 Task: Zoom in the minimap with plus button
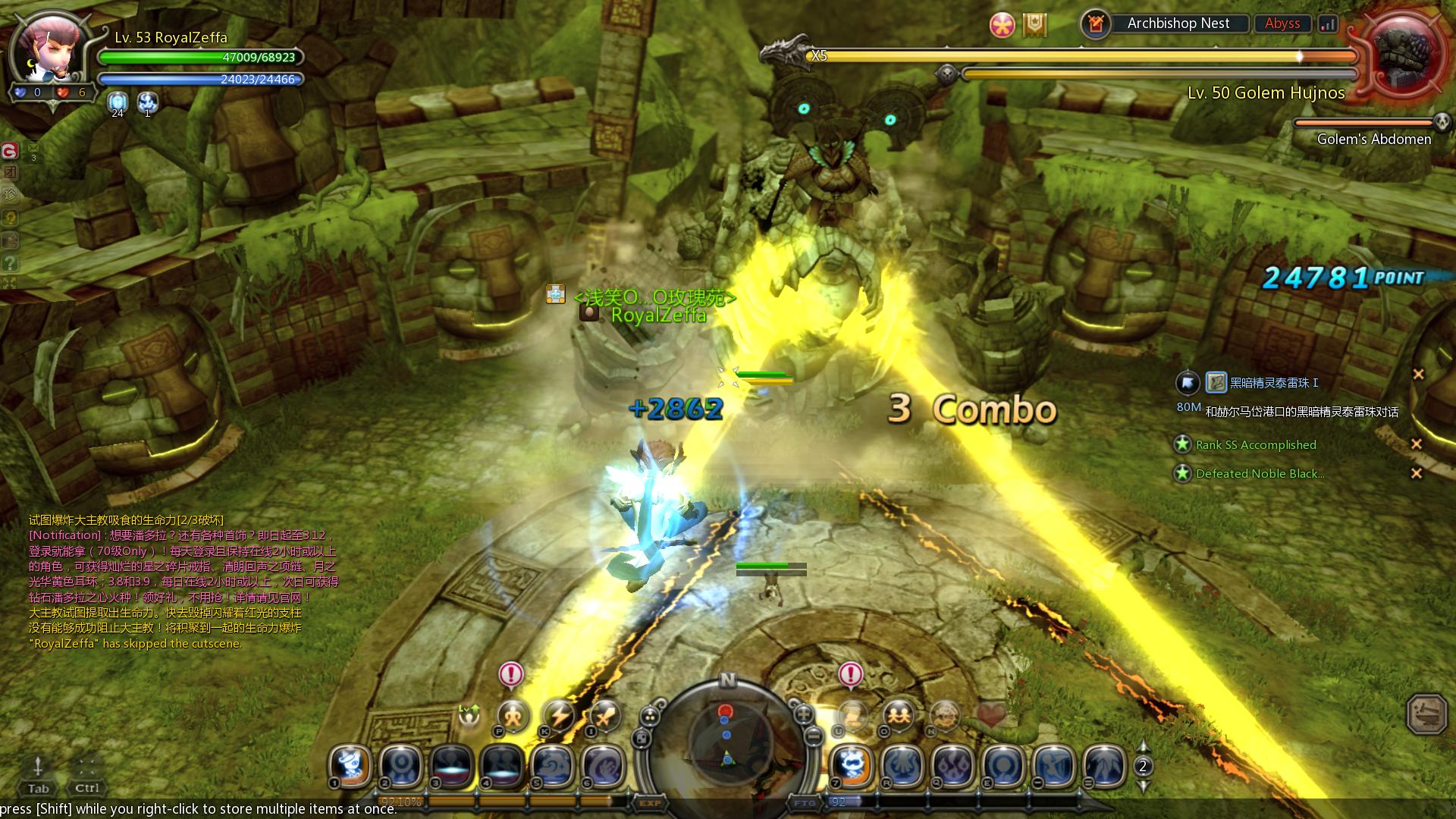(804, 714)
